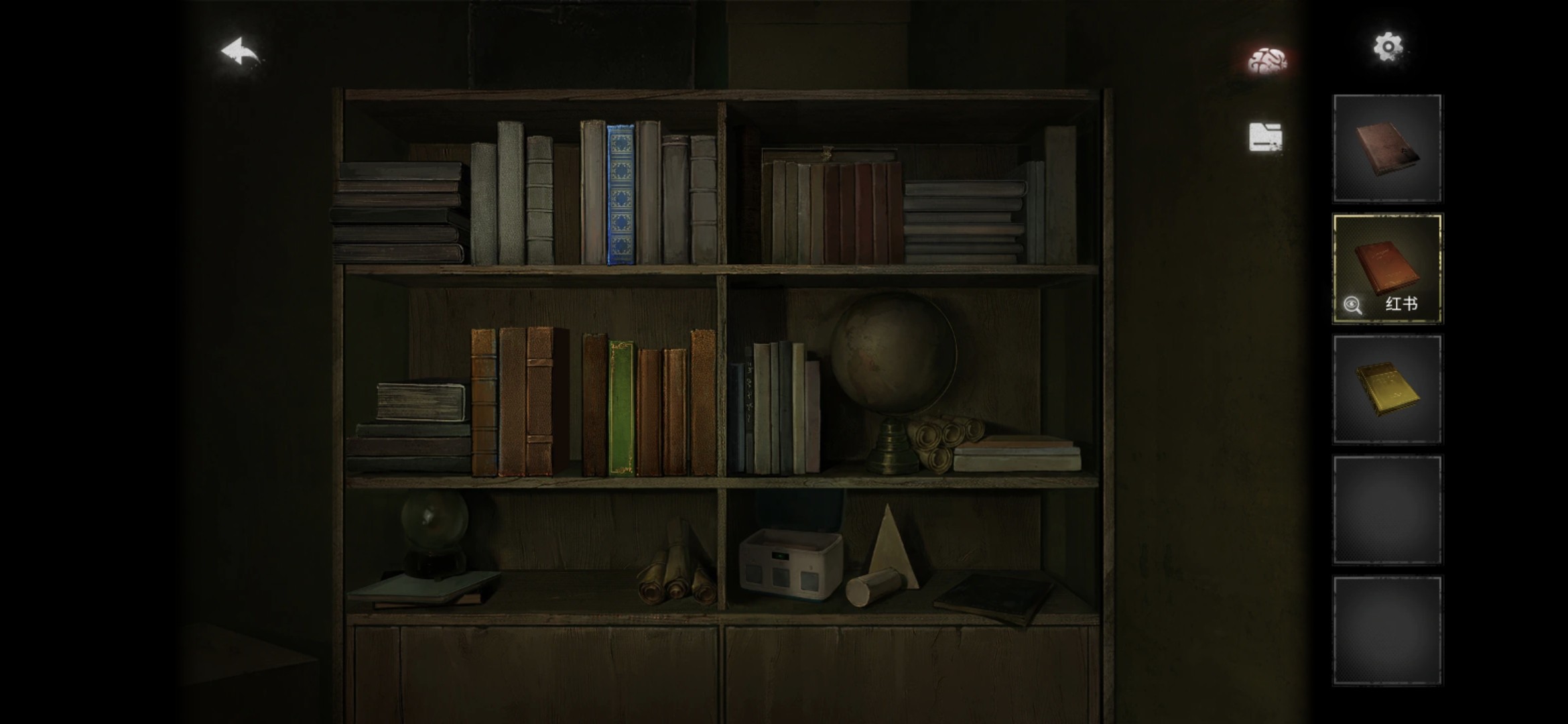Image resolution: width=1568 pixels, height=724 pixels.
Task: Open the settings gear menu
Action: (x=1388, y=47)
